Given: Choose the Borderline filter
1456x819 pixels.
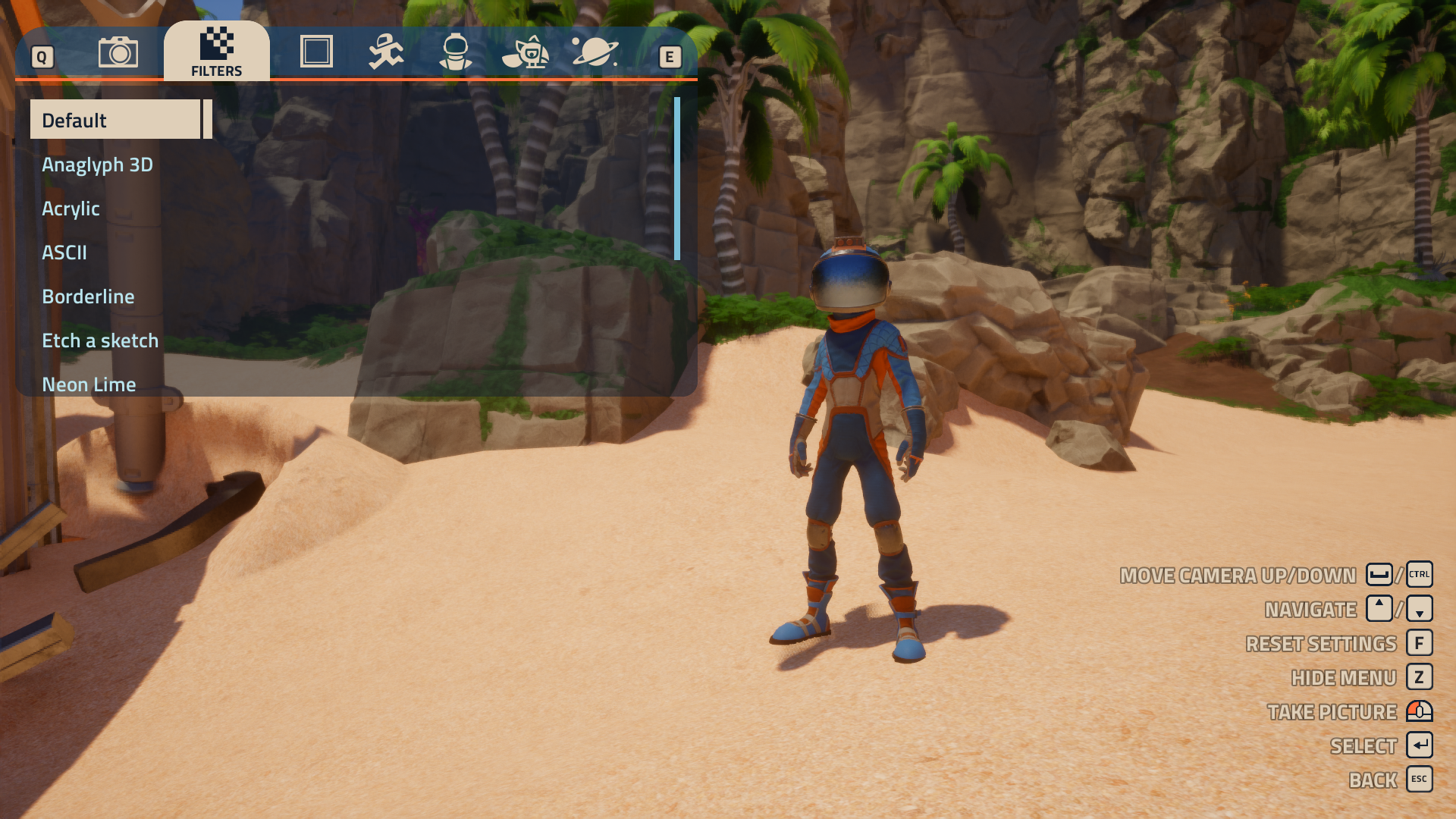Looking at the screenshot, I should [x=88, y=297].
